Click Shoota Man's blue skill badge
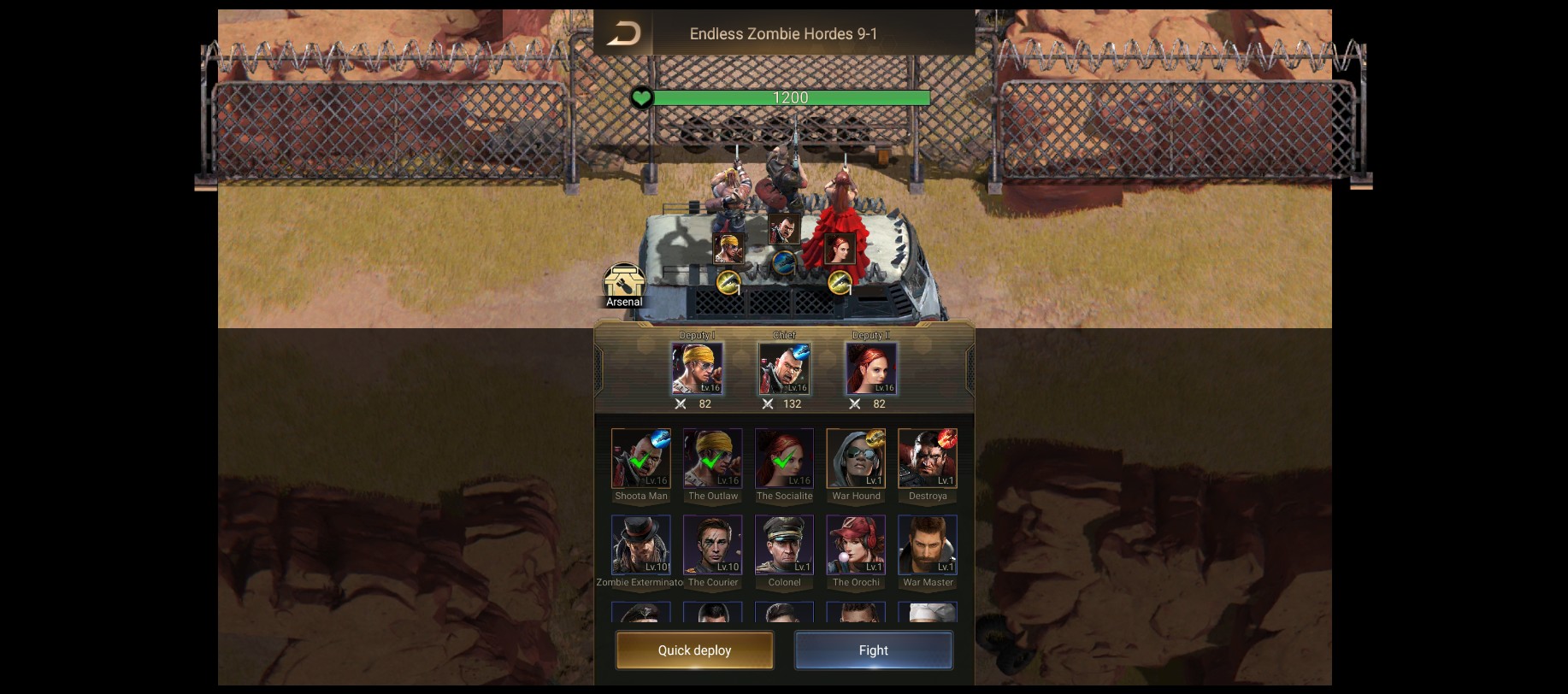 pos(660,437)
